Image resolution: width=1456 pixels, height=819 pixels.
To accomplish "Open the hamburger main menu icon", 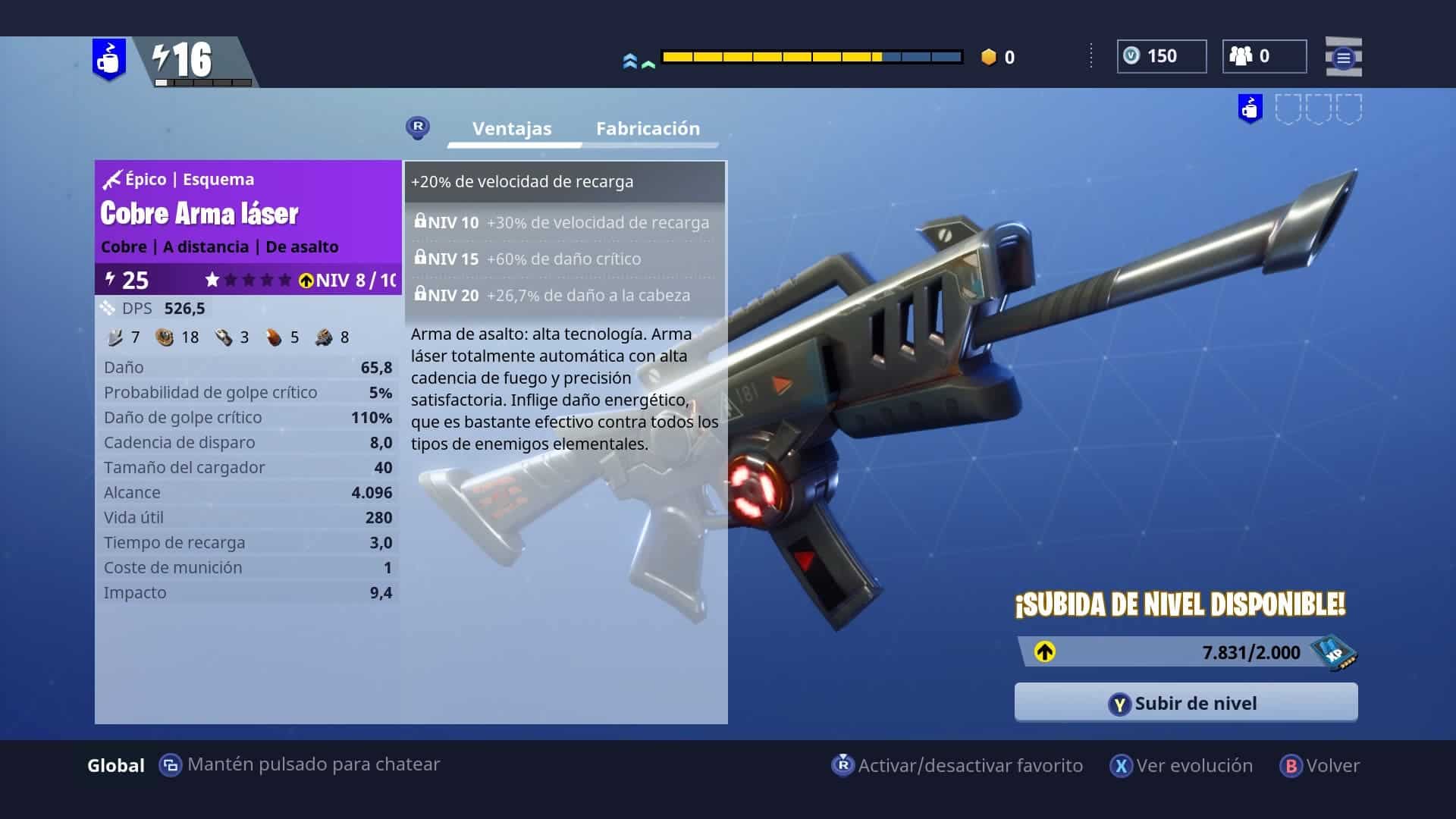I will [x=1343, y=58].
